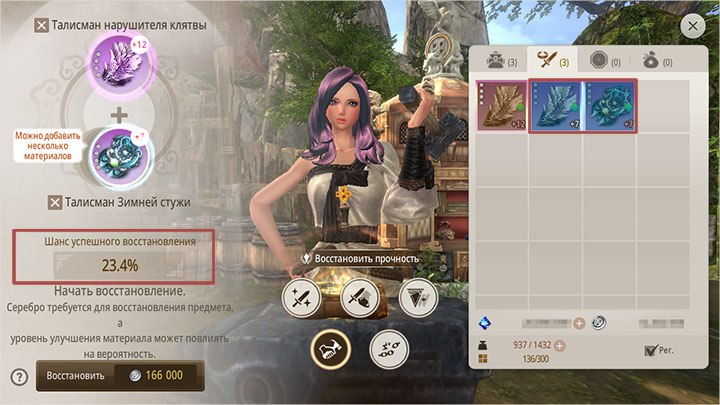Choose the sword with sparkles function
Screen dimensions: 720x405
pos(301,297)
